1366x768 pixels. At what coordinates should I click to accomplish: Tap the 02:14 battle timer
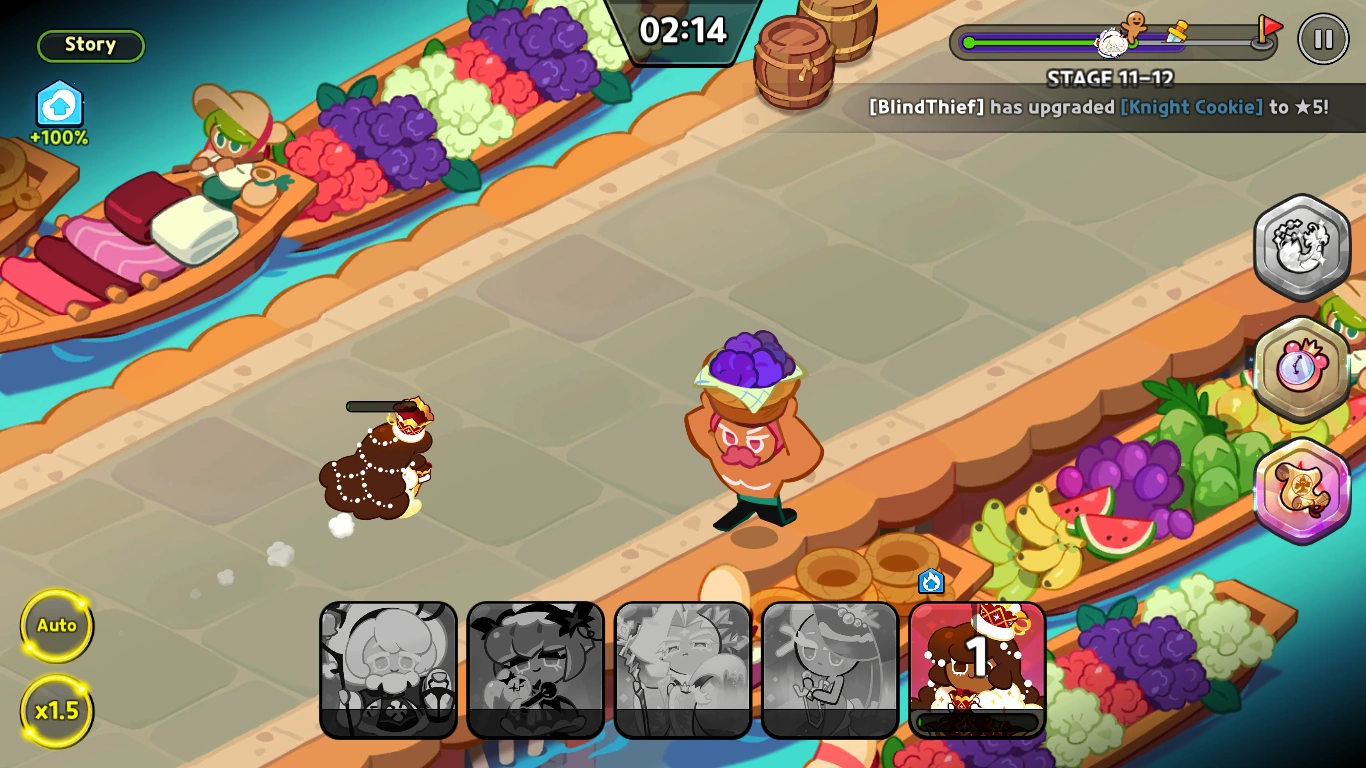pos(683,30)
